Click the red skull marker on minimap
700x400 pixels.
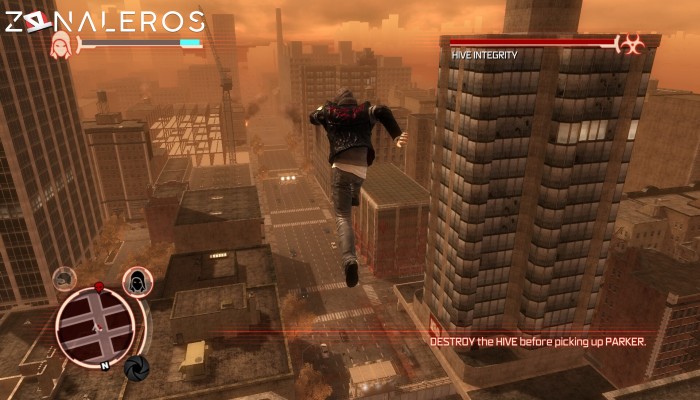[99, 288]
